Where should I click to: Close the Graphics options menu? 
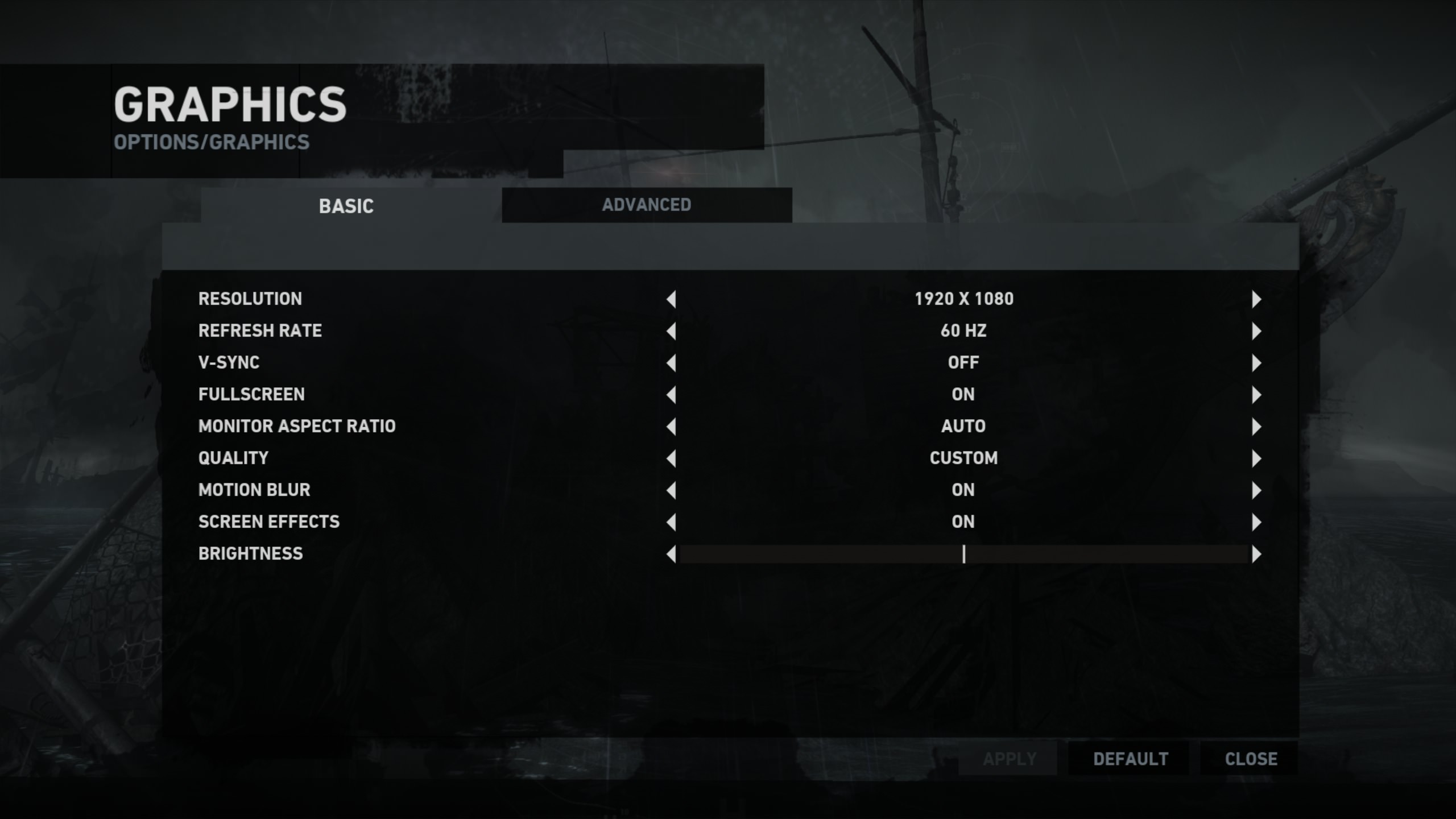(x=1251, y=759)
